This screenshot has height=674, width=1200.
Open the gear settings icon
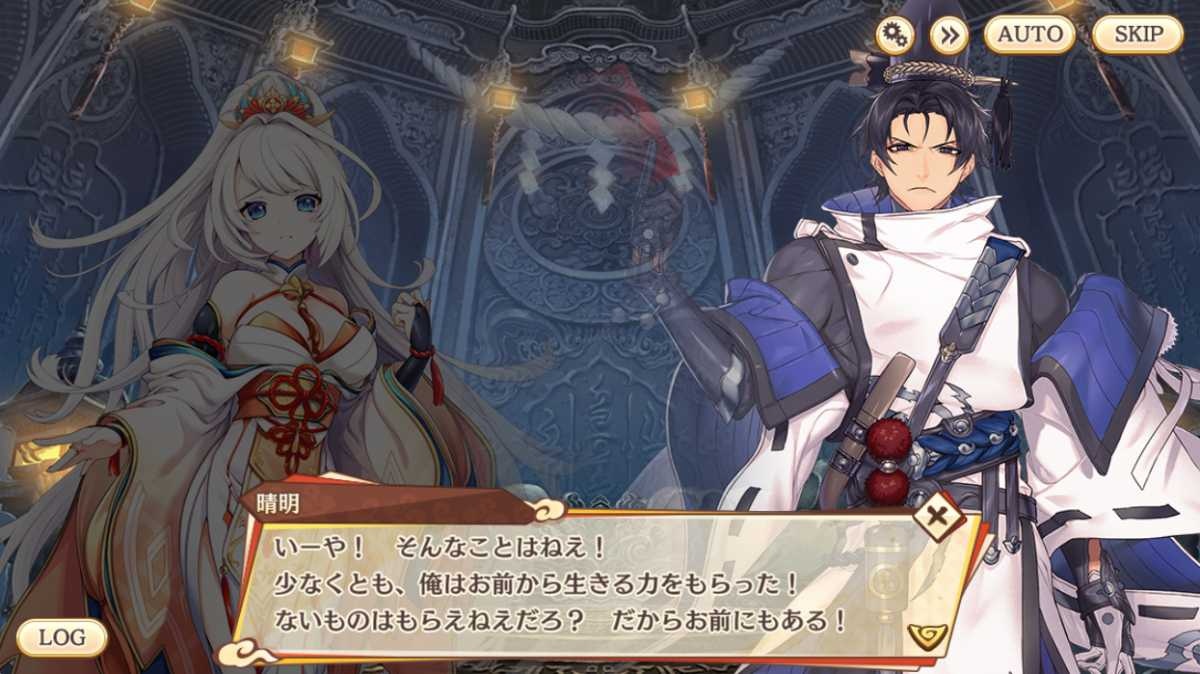(x=895, y=35)
